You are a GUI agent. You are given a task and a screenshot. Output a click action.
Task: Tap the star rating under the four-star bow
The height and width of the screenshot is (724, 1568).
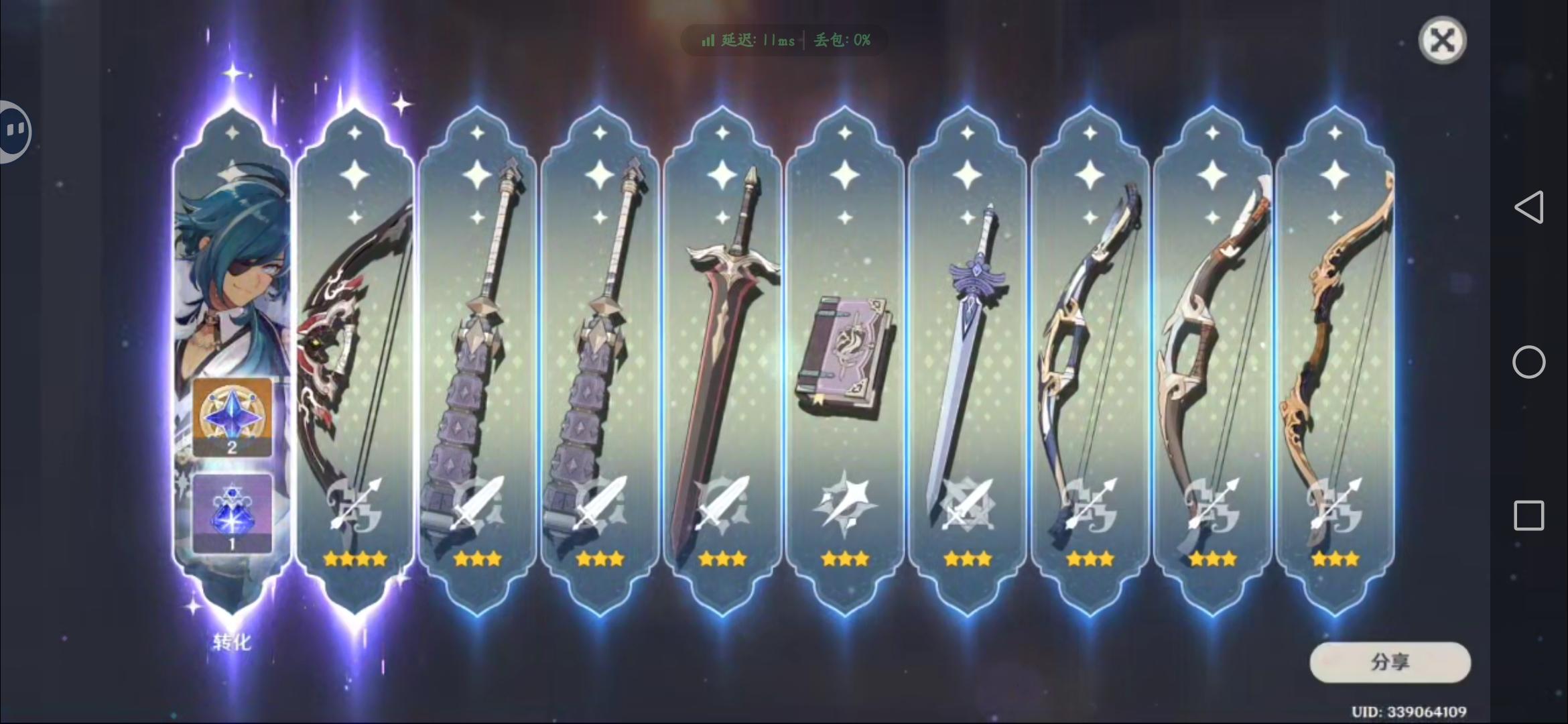pos(354,557)
